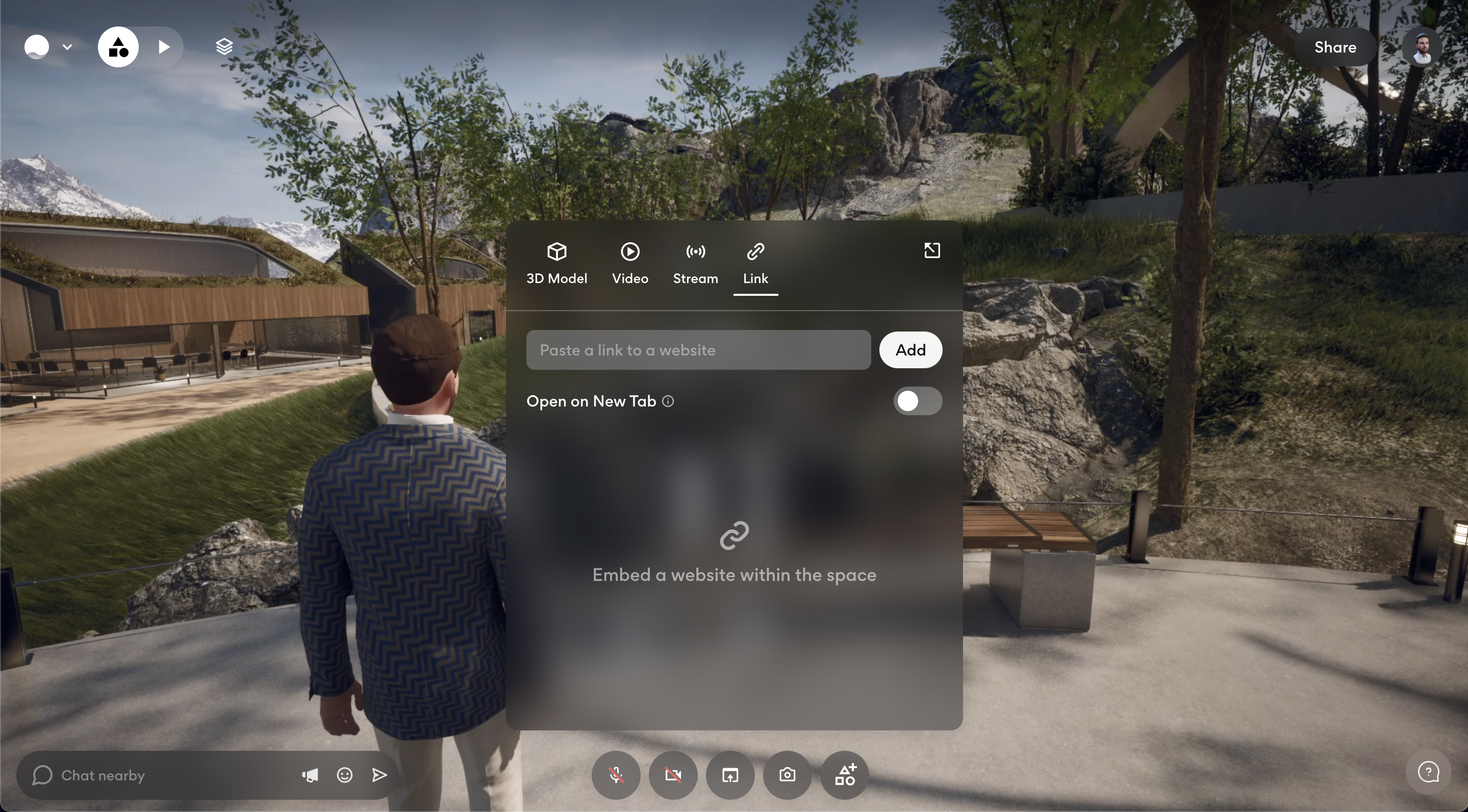This screenshot has height=812, width=1468.
Task: Unmute the microphone
Action: [x=616, y=775]
